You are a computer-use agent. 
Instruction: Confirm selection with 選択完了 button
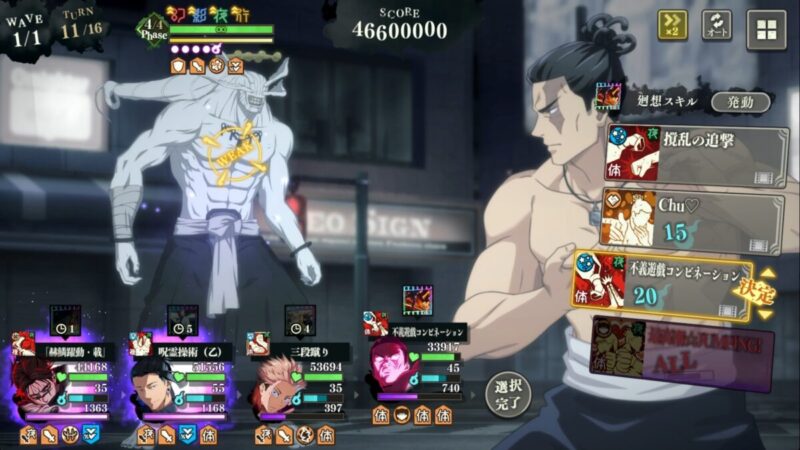point(504,393)
